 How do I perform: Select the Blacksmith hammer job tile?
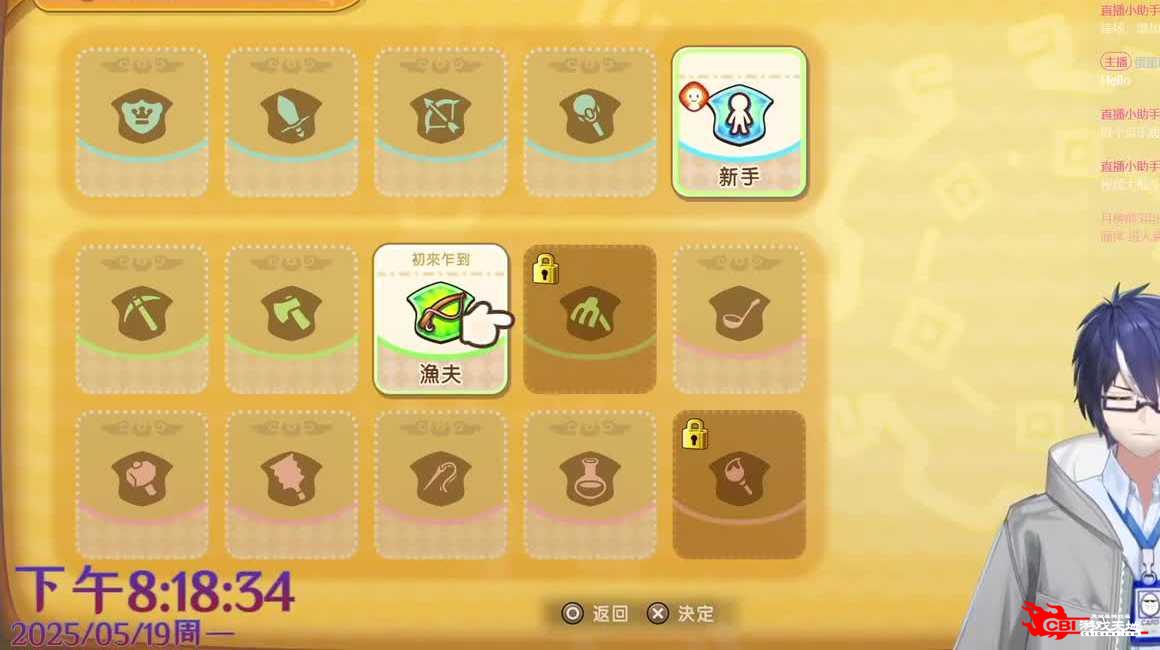142,484
